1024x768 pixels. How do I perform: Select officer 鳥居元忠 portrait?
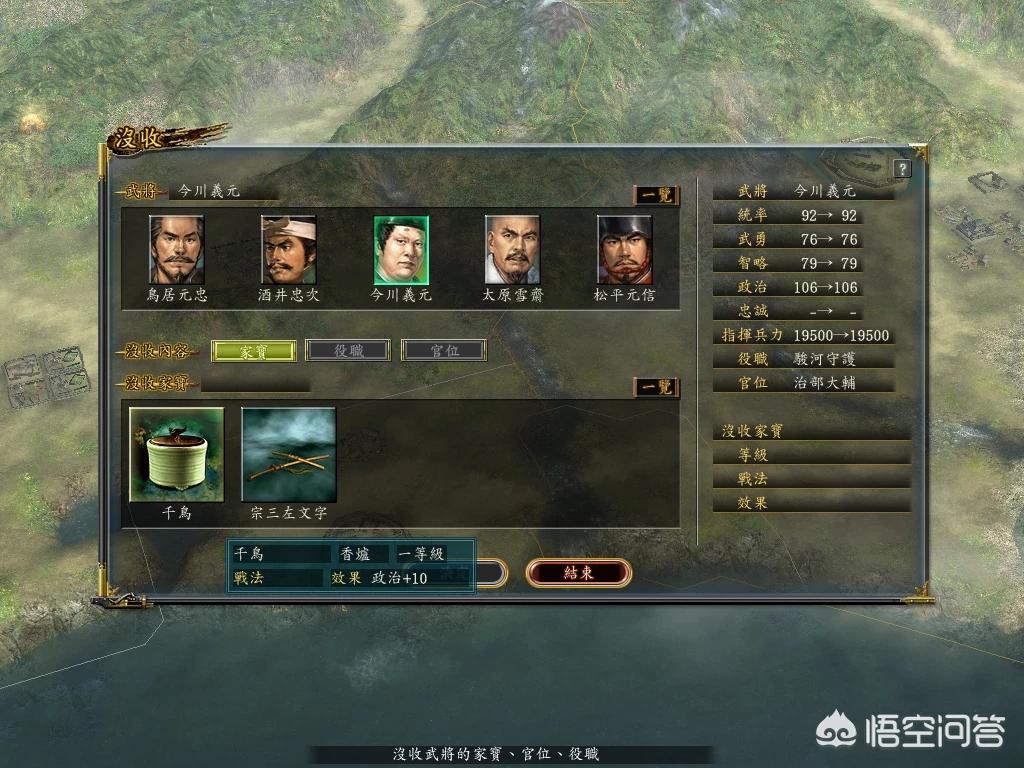tap(177, 250)
